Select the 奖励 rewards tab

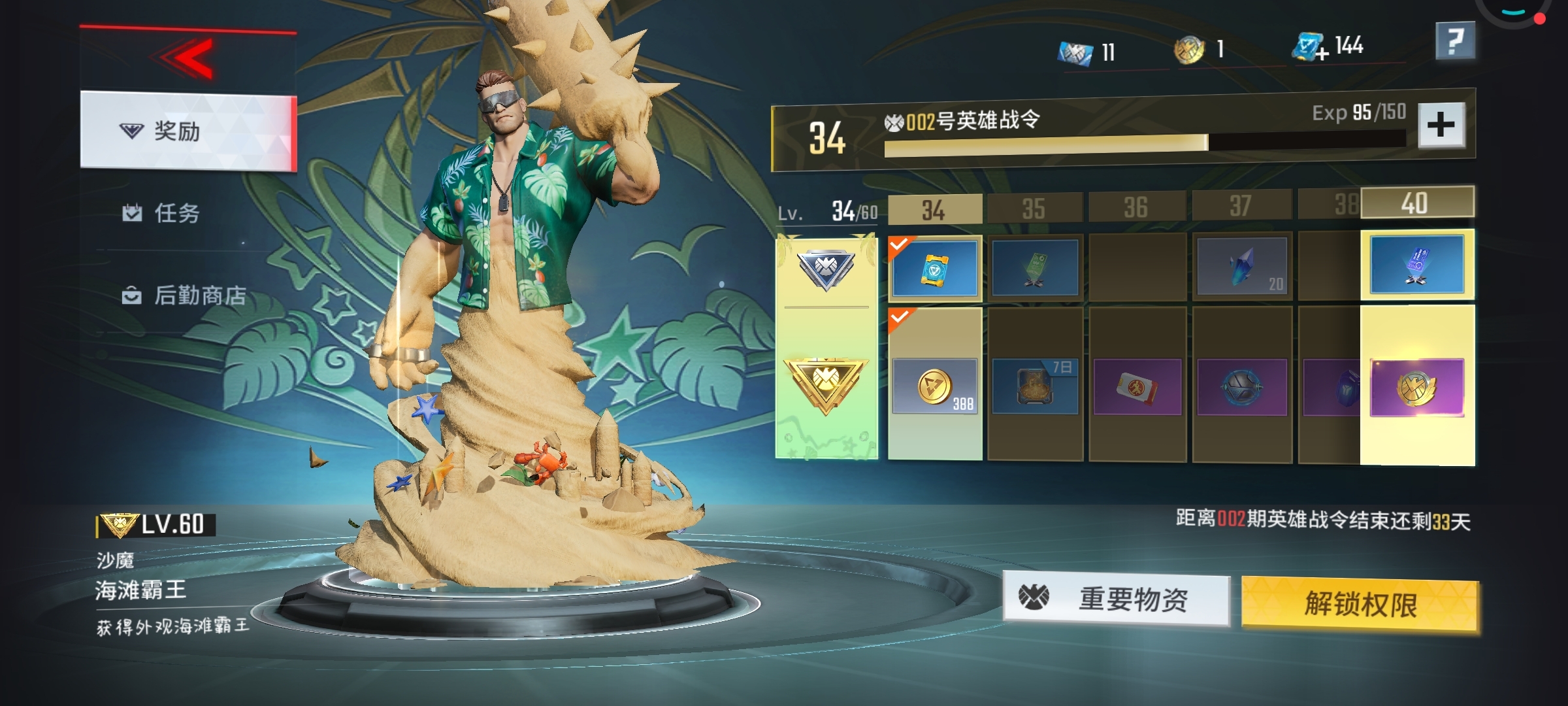tap(188, 131)
